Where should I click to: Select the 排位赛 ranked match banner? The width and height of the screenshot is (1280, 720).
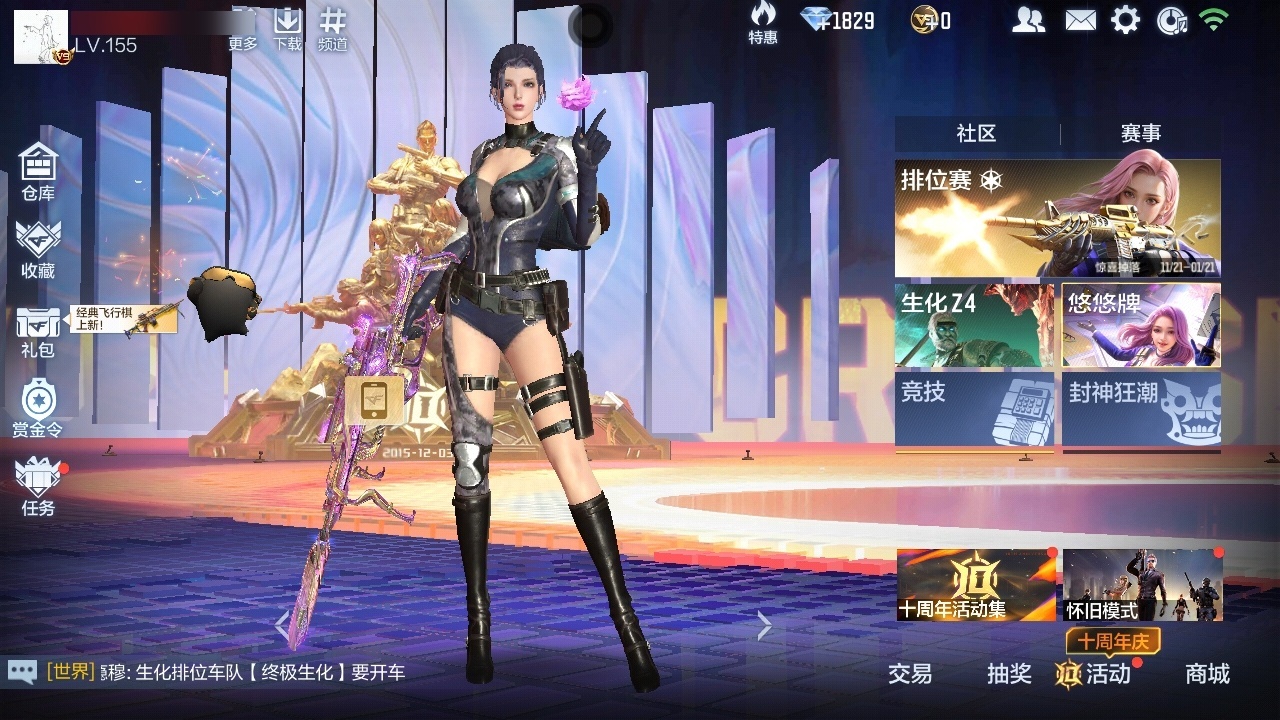tap(1057, 218)
